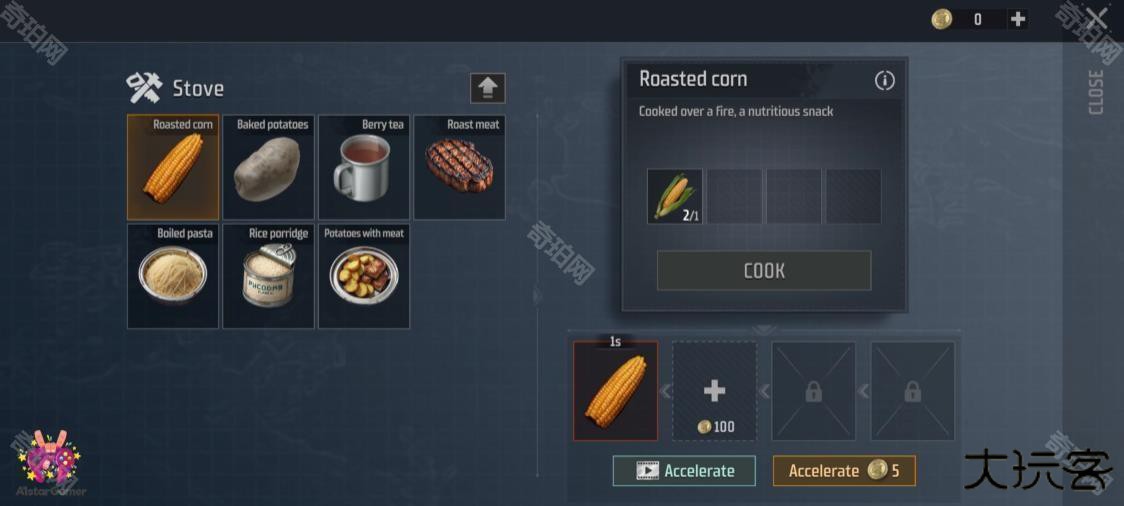The width and height of the screenshot is (1124, 506).
Task: Add more coins with plus button
Action: click(1017, 19)
